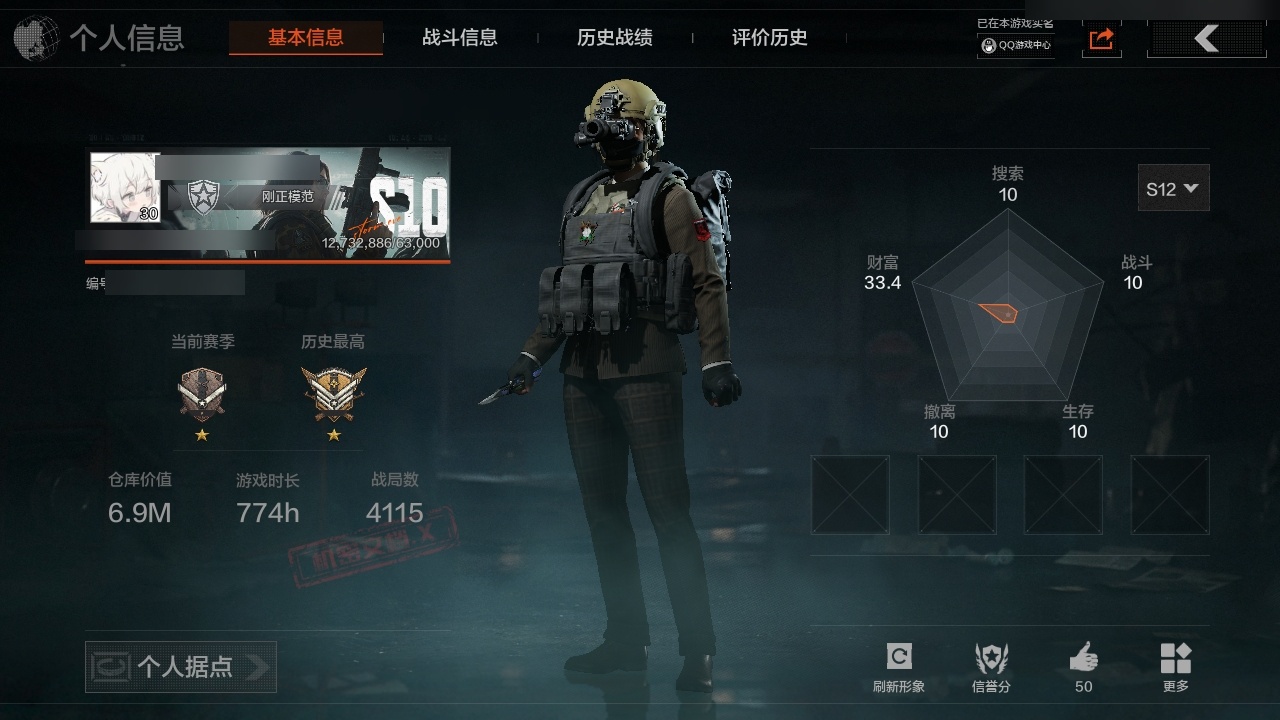The width and height of the screenshot is (1280, 720).
Task: Select the 历史最高 rank badge
Action: pyautogui.click(x=334, y=393)
